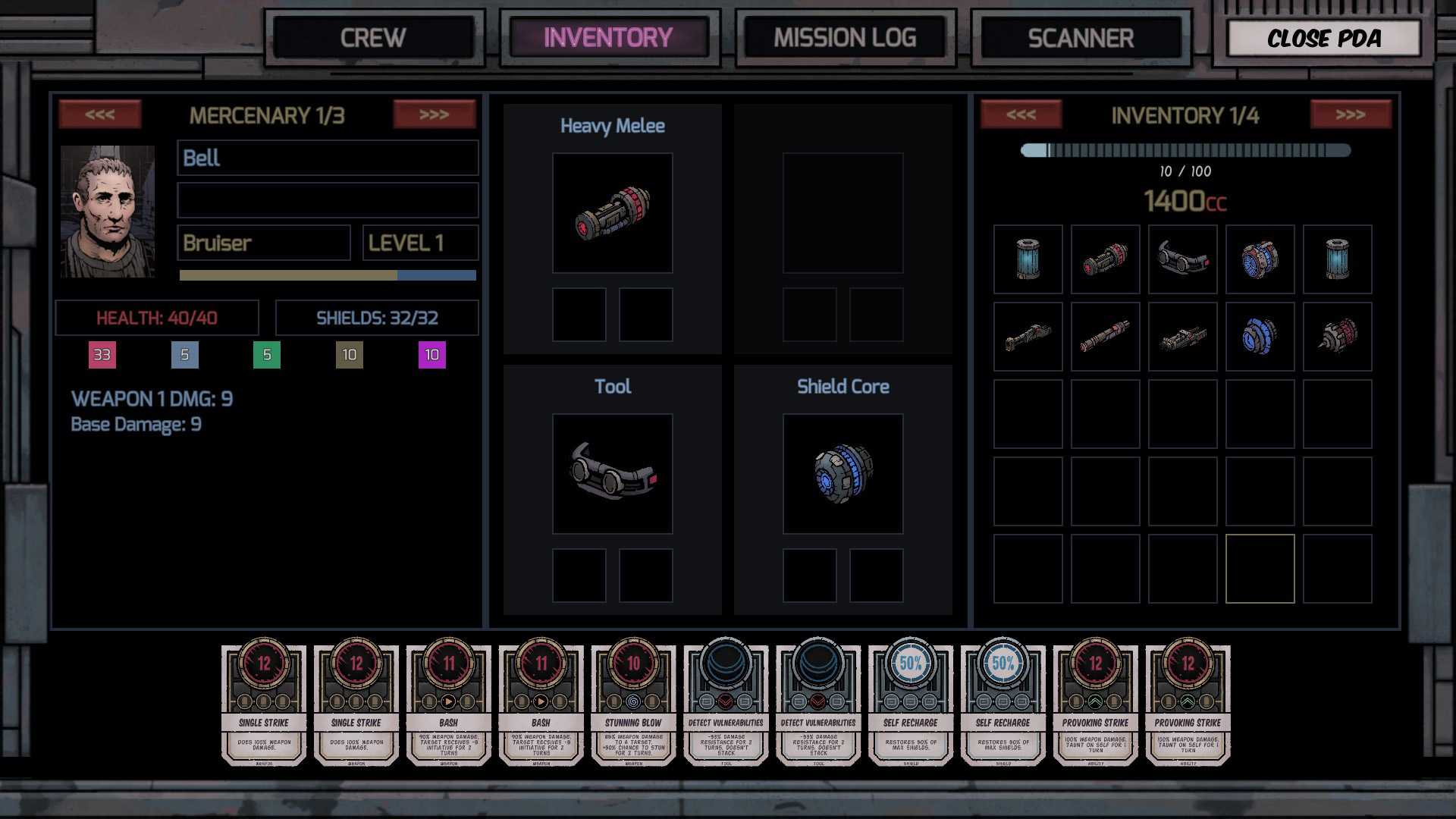Advance to the next mercenary with the right arrow
1456x819 pixels.
(x=435, y=115)
